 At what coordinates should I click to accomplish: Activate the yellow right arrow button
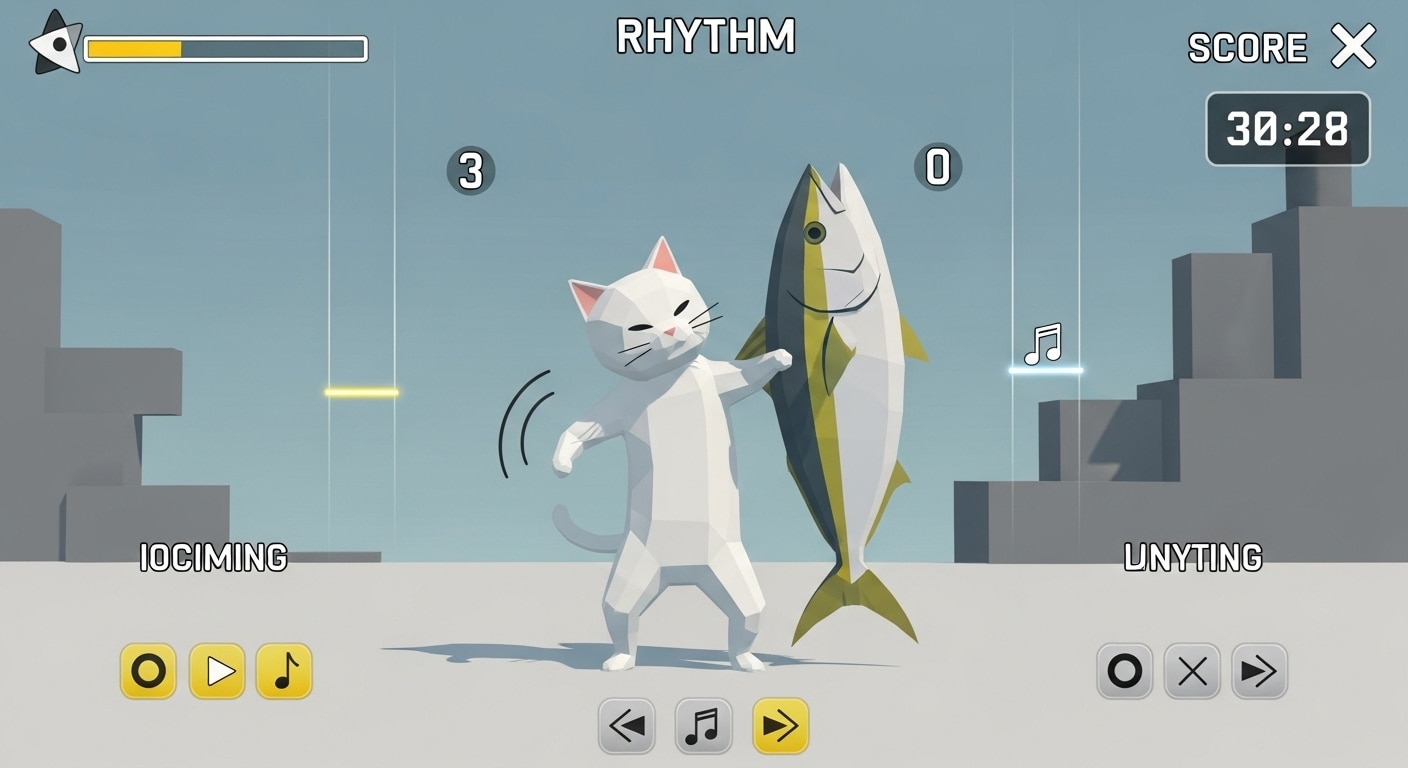[x=780, y=726]
